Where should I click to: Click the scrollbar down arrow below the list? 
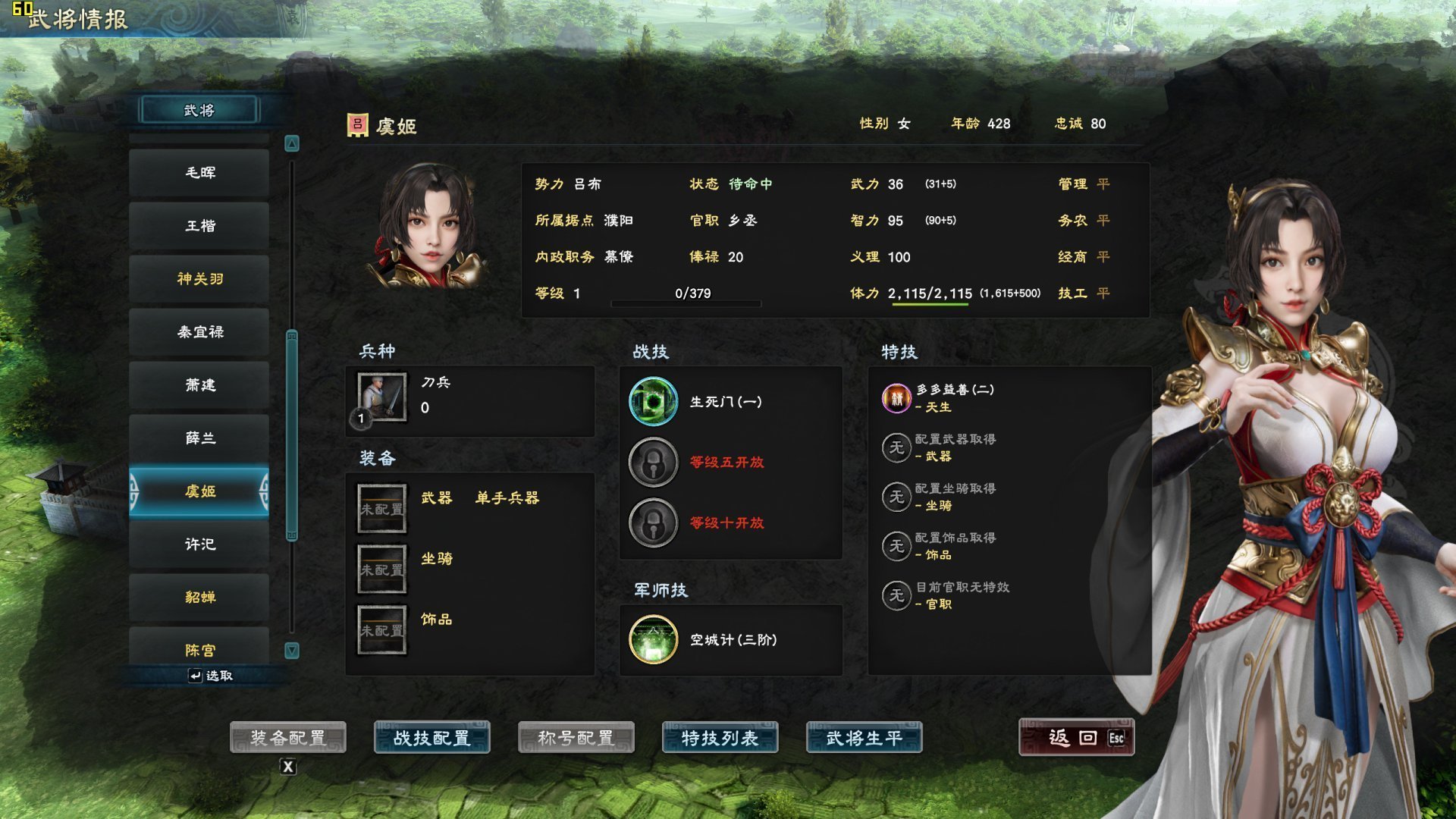pyautogui.click(x=291, y=650)
